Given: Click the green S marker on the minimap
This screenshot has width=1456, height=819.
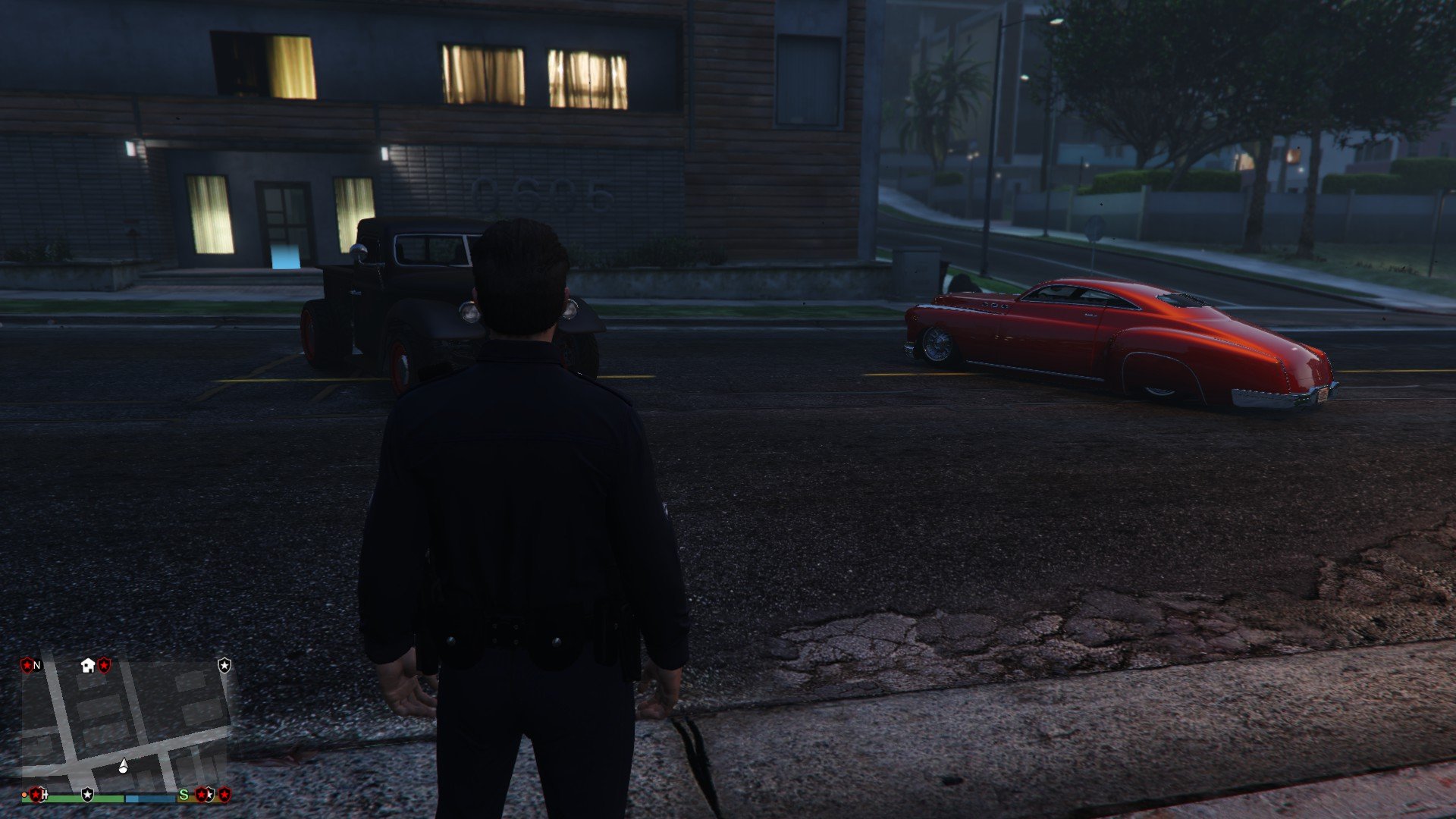Looking at the screenshot, I should tap(184, 795).
